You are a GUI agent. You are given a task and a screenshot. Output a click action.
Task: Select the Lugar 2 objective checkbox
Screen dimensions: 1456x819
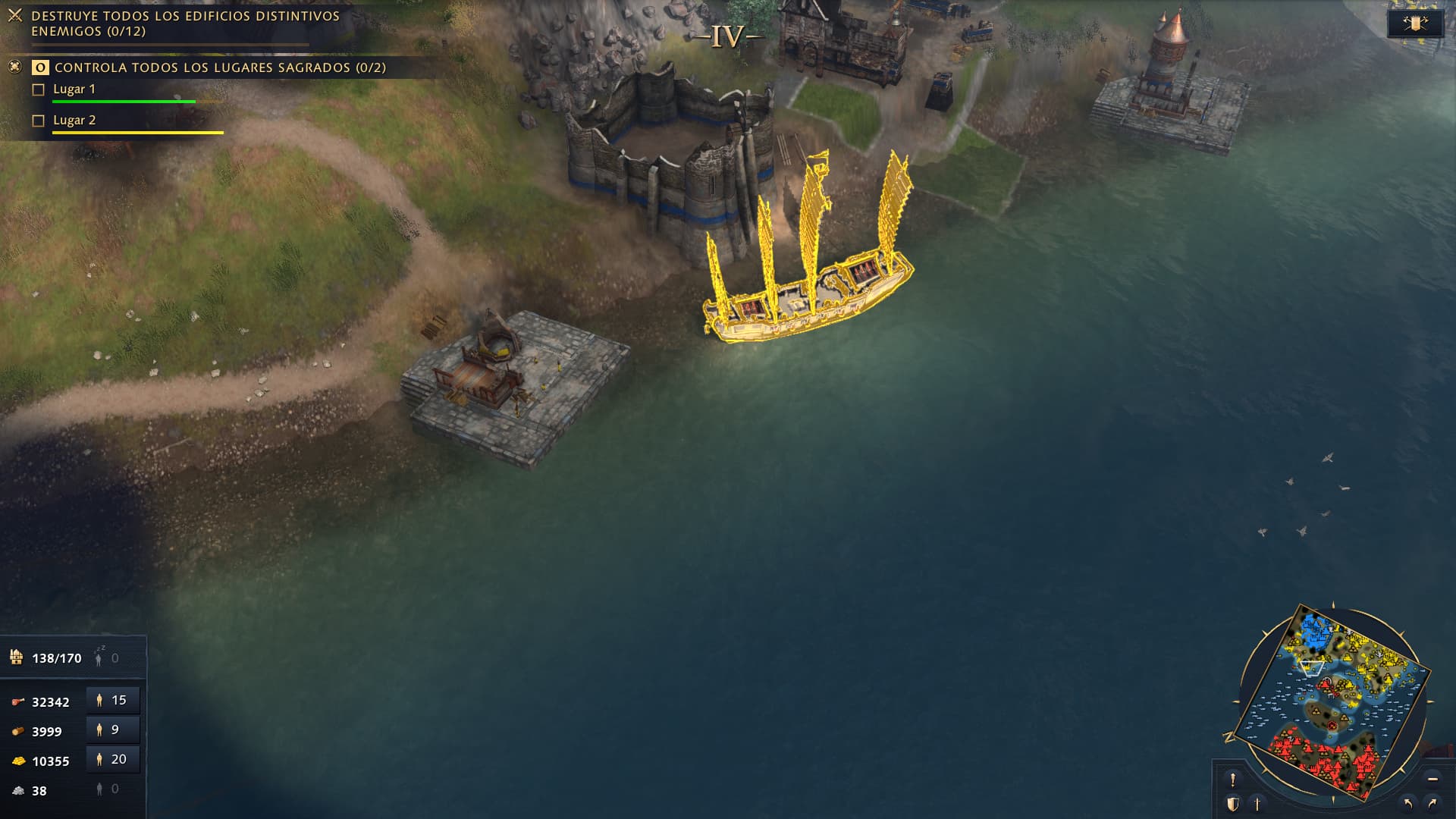tap(39, 121)
